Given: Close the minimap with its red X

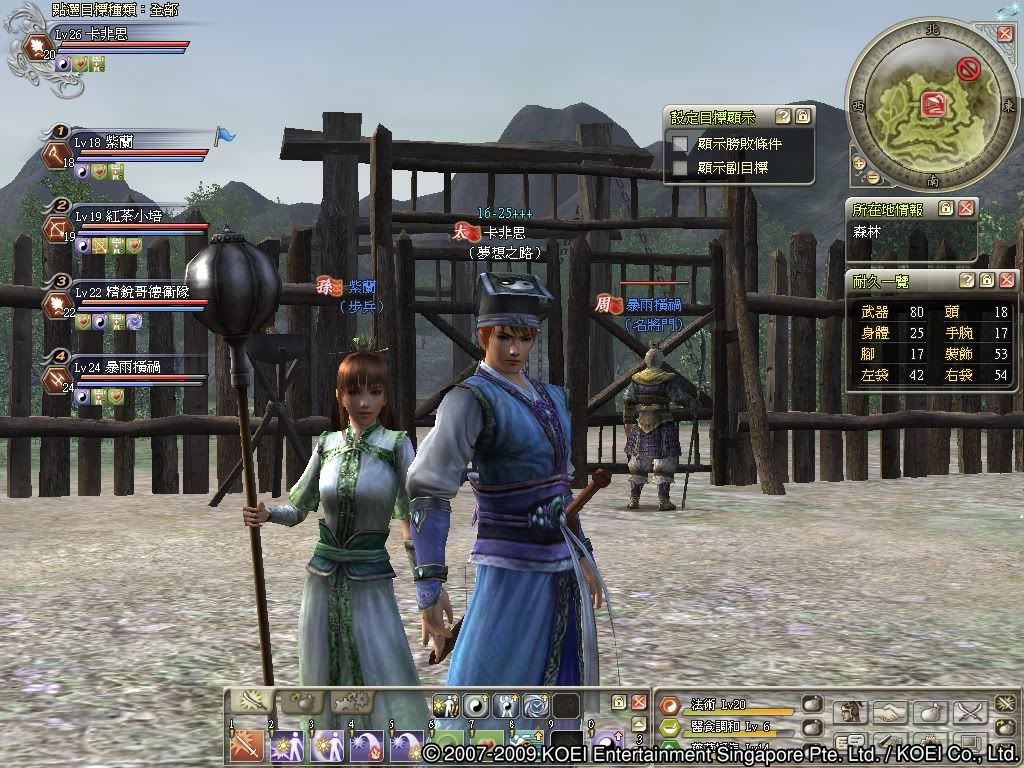Looking at the screenshot, I should pos(1005,33).
